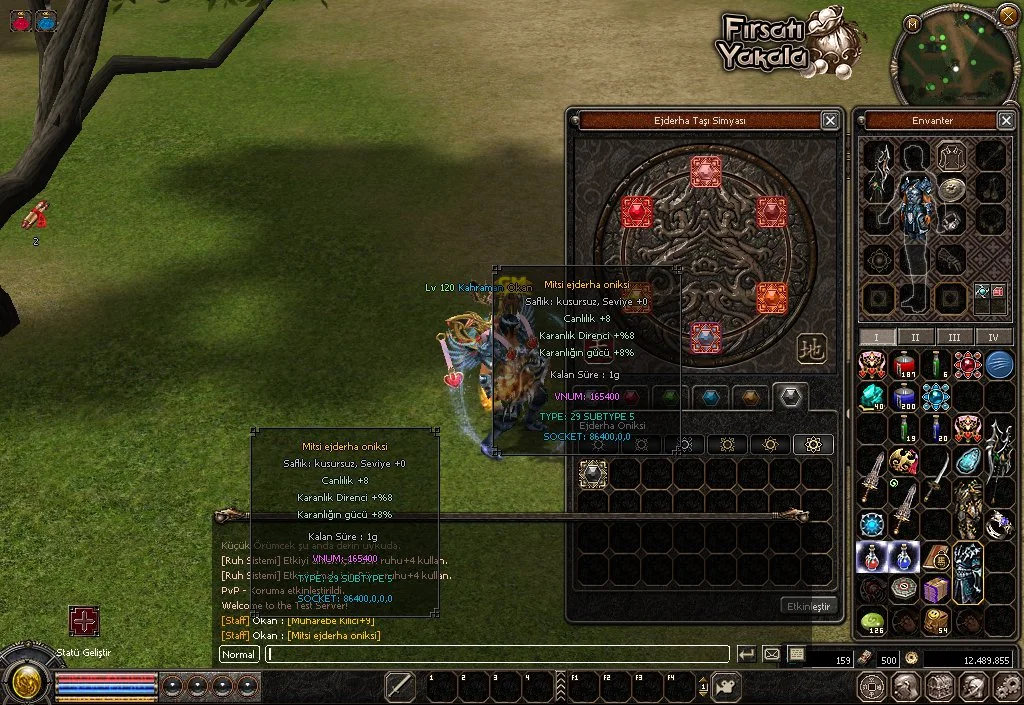The width and height of the screenshot is (1024, 705).
Task: Close the Ejderha Taşı Simyası window
Action: tap(830, 120)
